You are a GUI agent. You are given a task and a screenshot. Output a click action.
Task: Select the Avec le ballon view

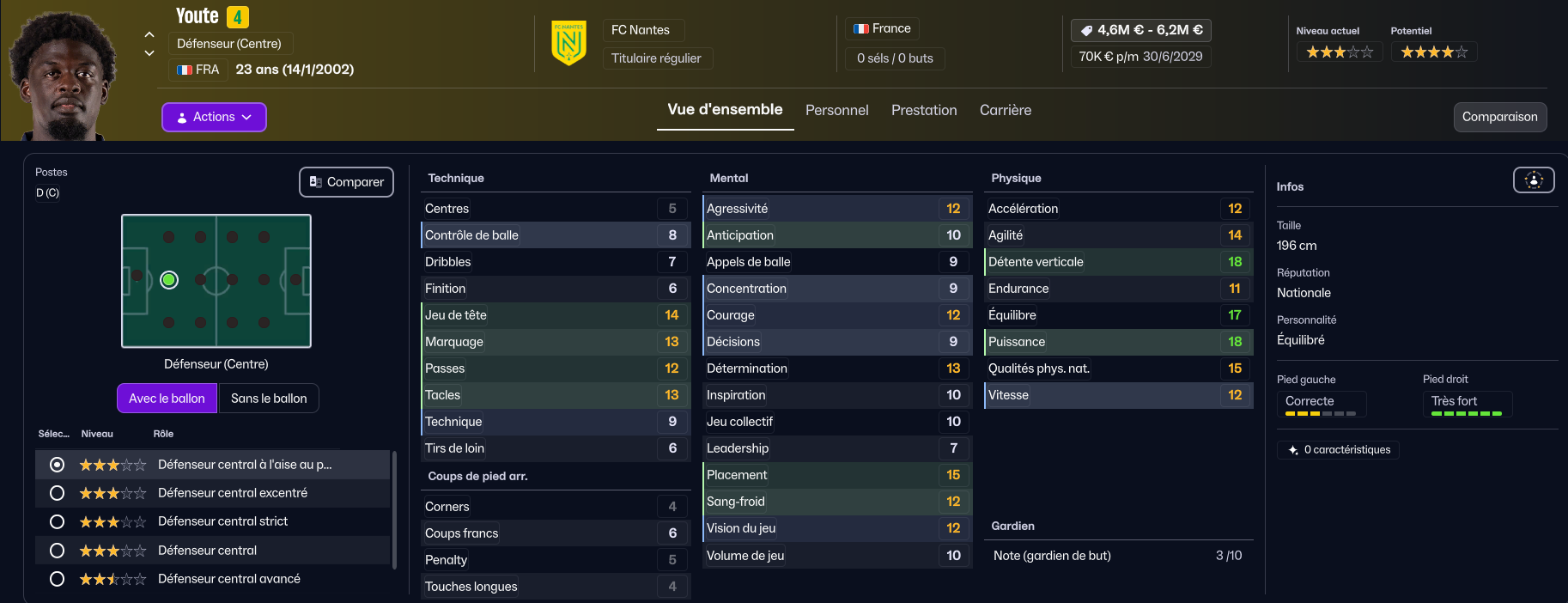pos(167,399)
